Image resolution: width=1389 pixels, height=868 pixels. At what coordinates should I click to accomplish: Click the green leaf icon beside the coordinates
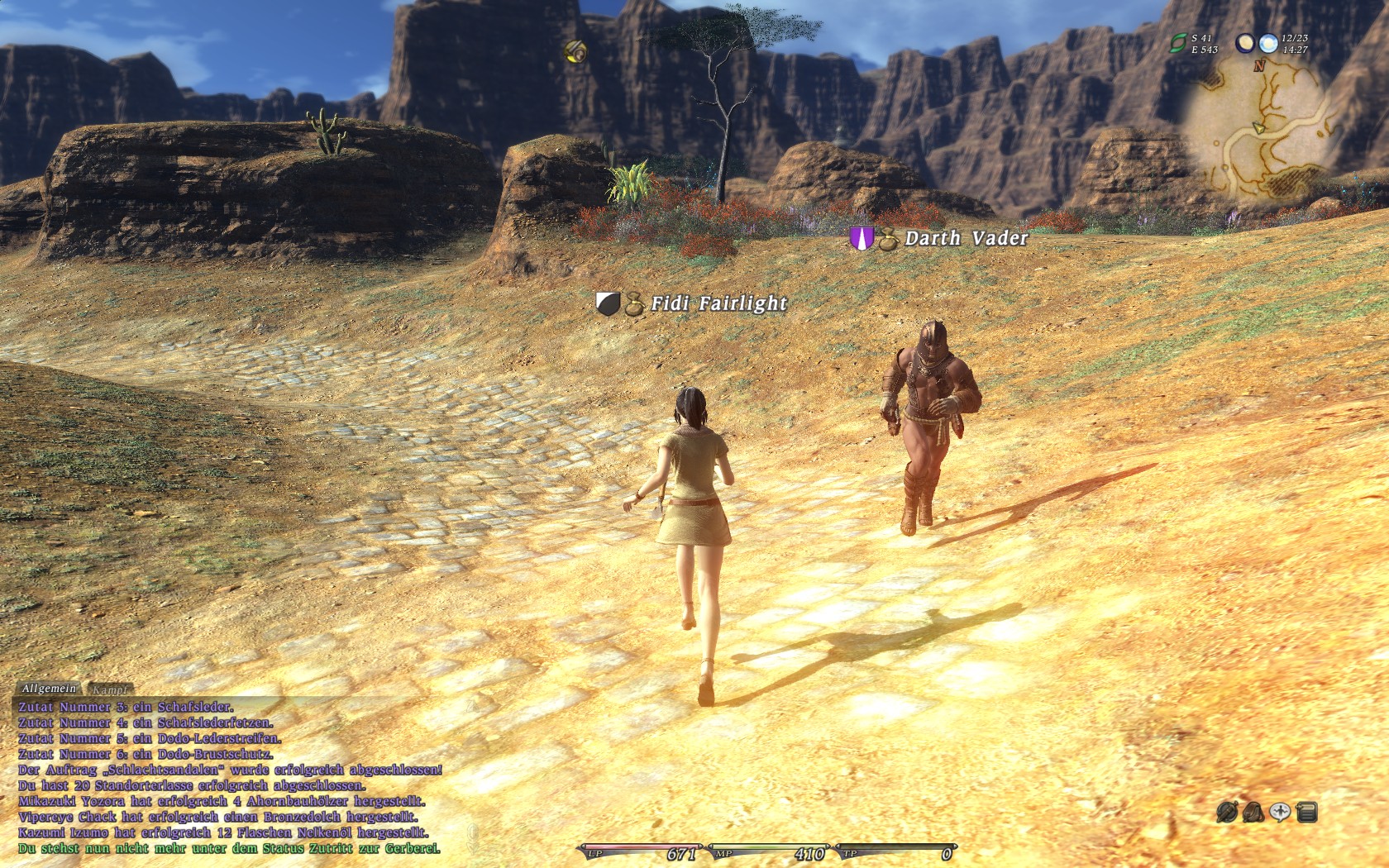1178,43
